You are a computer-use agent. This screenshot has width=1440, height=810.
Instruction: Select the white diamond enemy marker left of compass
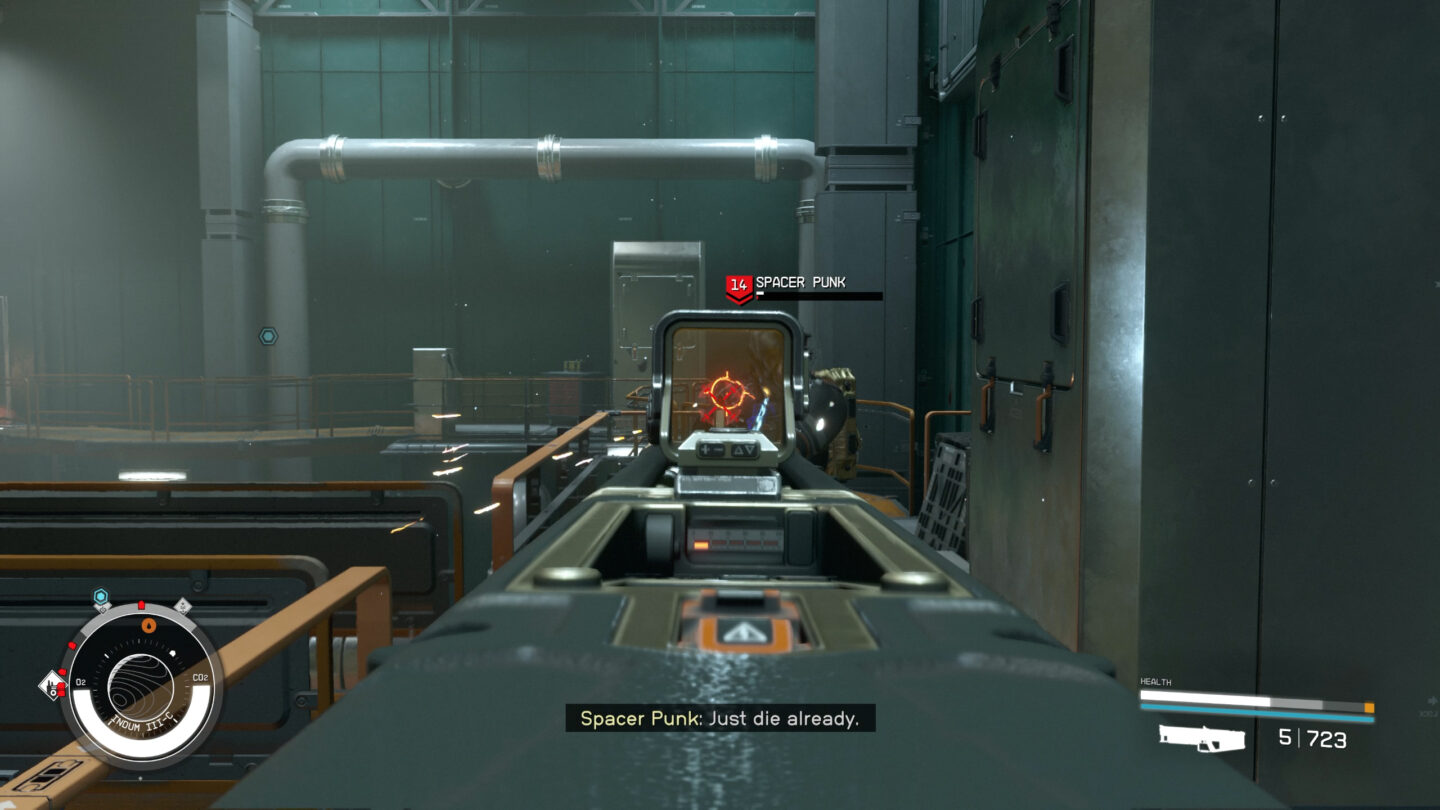[53, 685]
